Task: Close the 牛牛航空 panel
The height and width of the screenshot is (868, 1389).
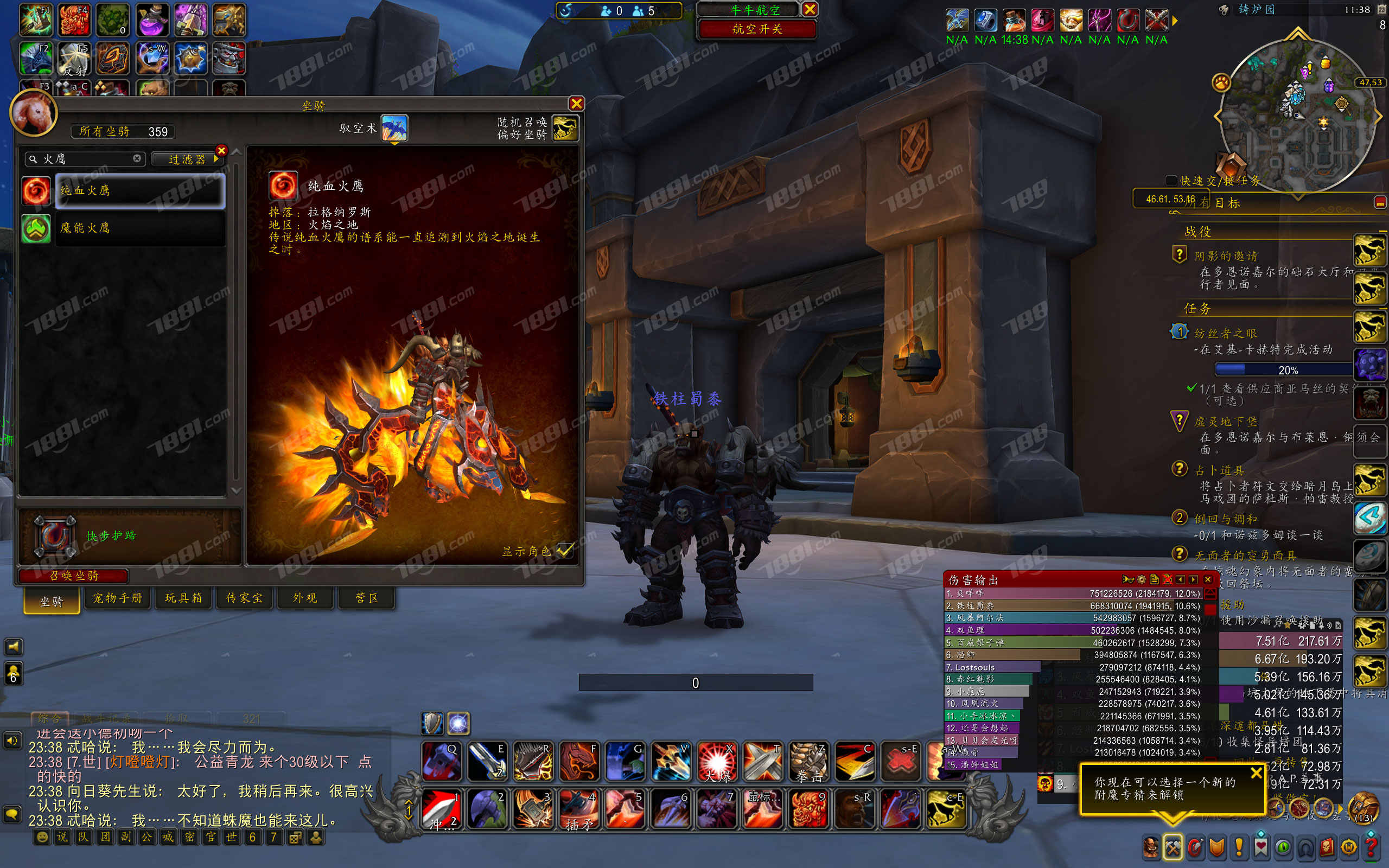Action: pyautogui.click(x=810, y=9)
